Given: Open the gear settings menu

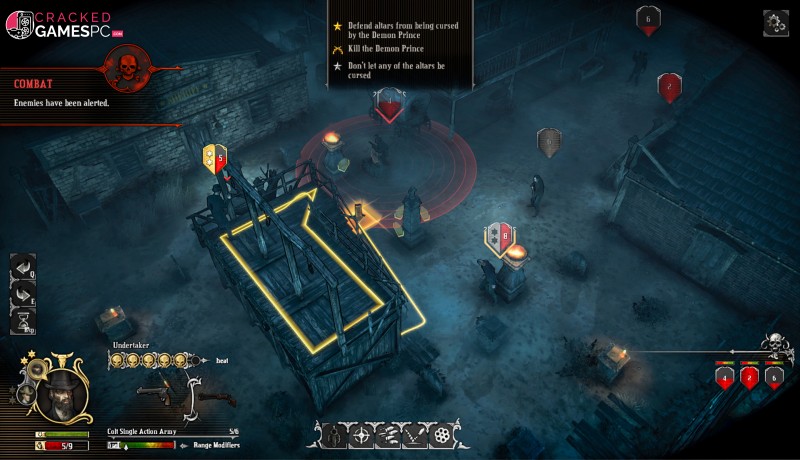Looking at the screenshot, I should click(x=776, y=22).
